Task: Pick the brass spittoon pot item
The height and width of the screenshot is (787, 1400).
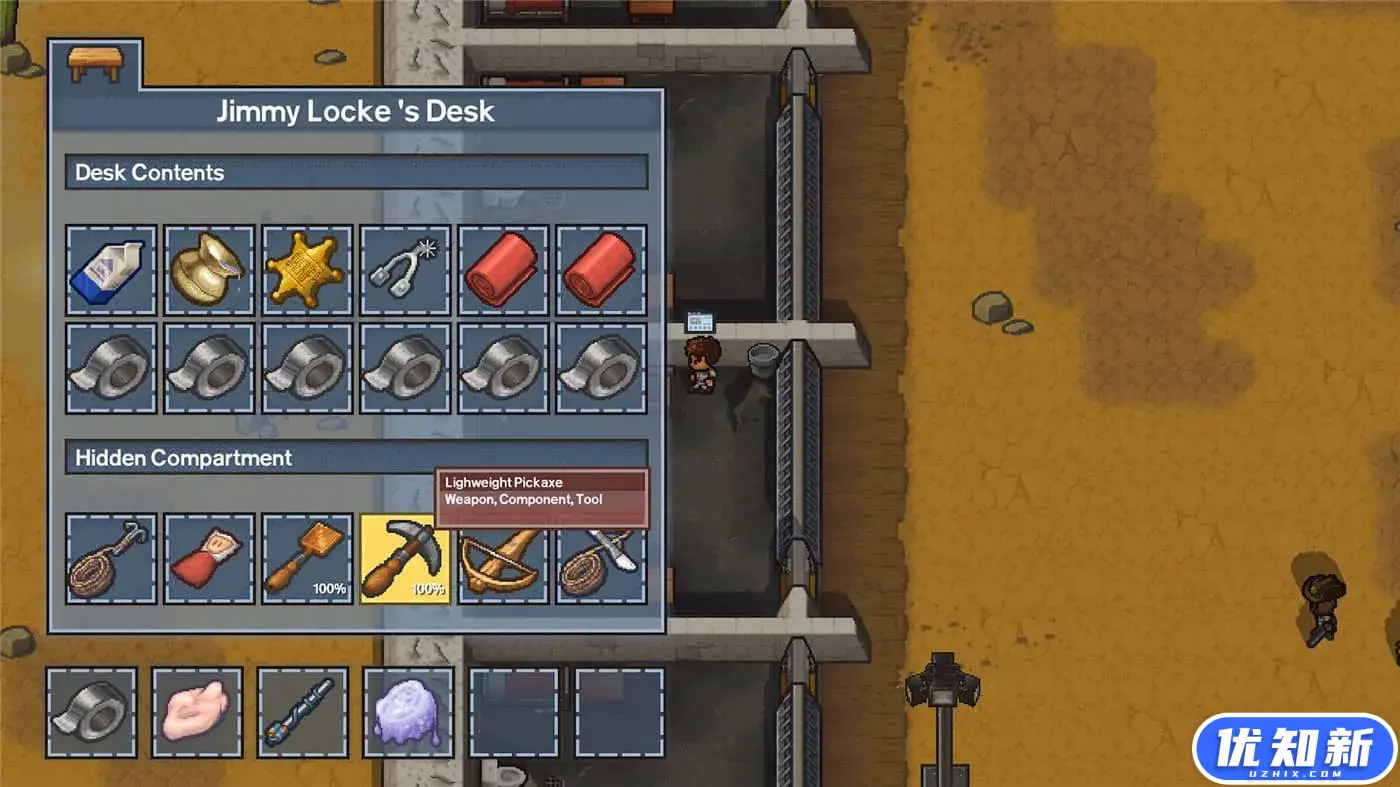Action: 209,270
